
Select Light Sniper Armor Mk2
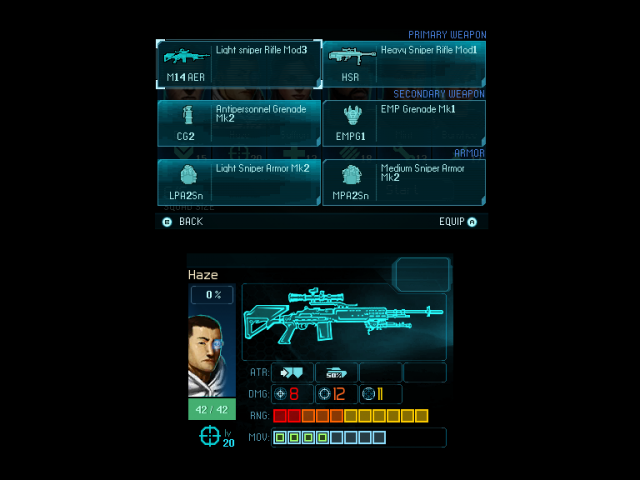pos(239,182)
